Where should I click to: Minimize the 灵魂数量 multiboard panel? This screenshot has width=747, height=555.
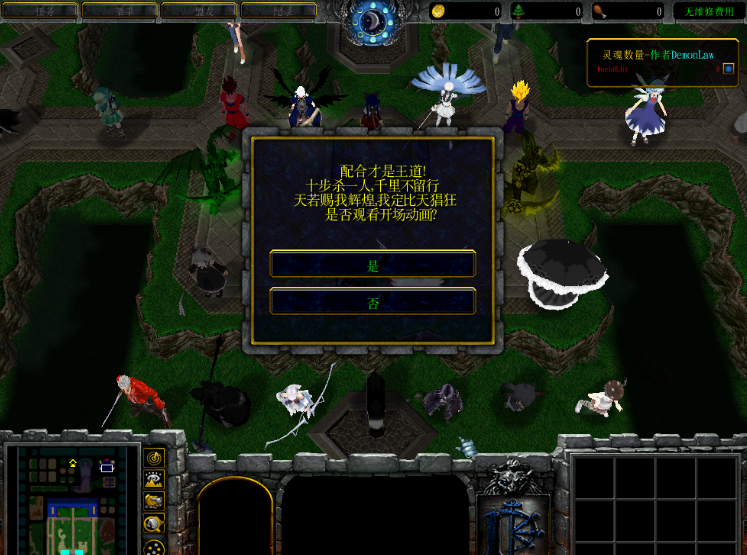click(x=728, y=69)
